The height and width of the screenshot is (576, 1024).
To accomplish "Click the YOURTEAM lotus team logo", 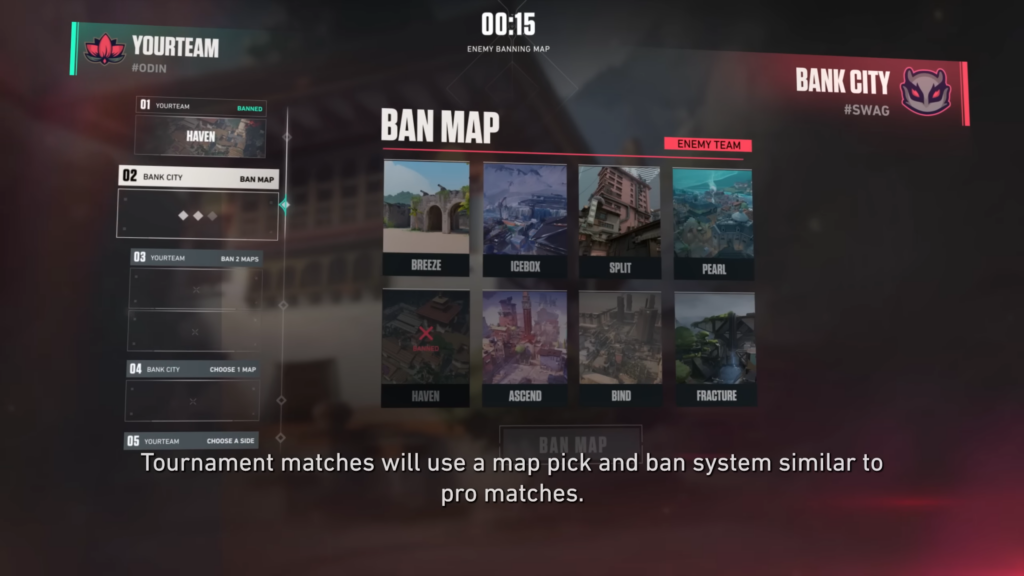I will tap(105, 48).
